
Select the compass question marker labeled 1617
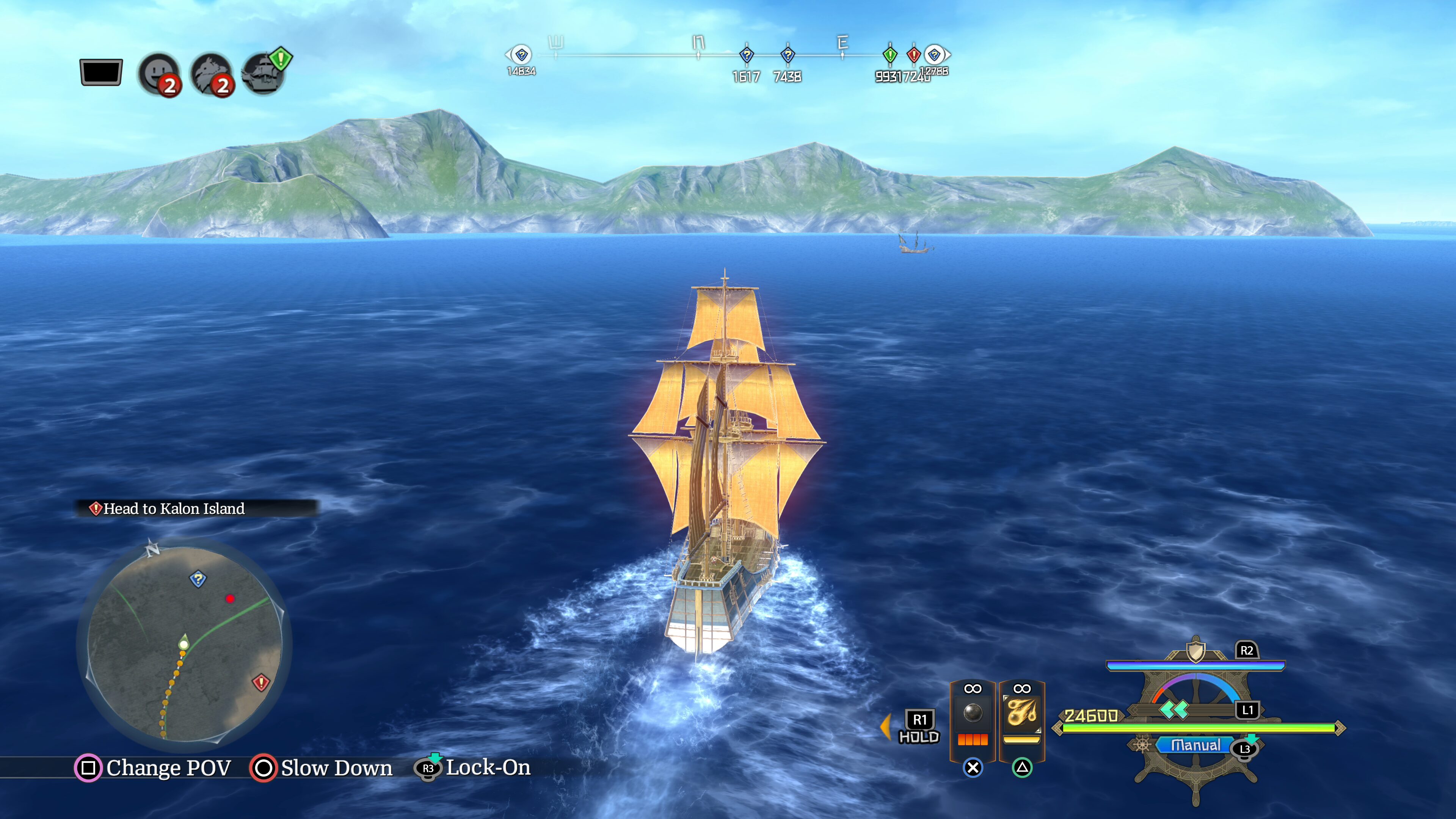tap(747, 55)
